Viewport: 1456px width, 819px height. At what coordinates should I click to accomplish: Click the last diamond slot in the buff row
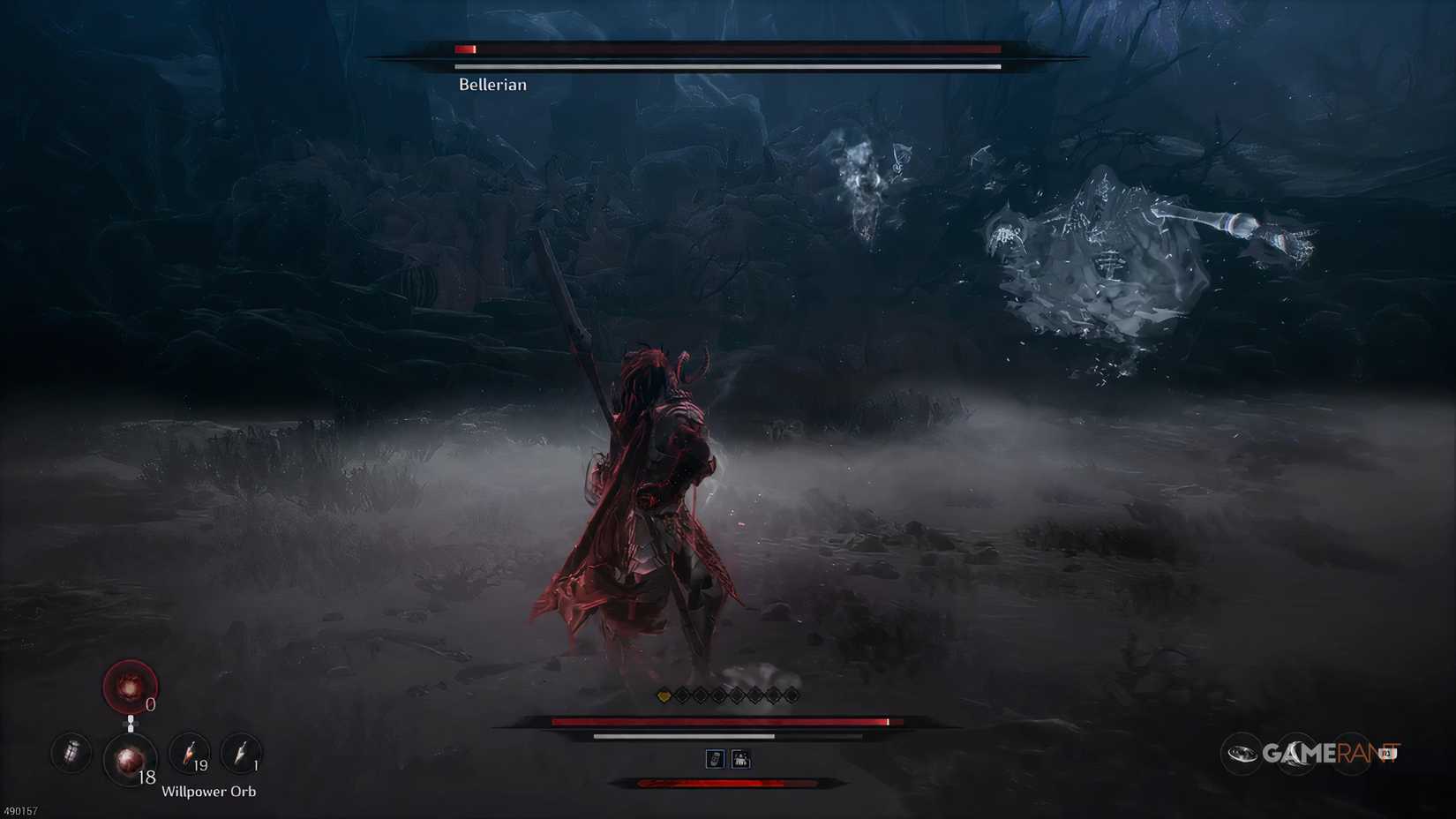792,695
